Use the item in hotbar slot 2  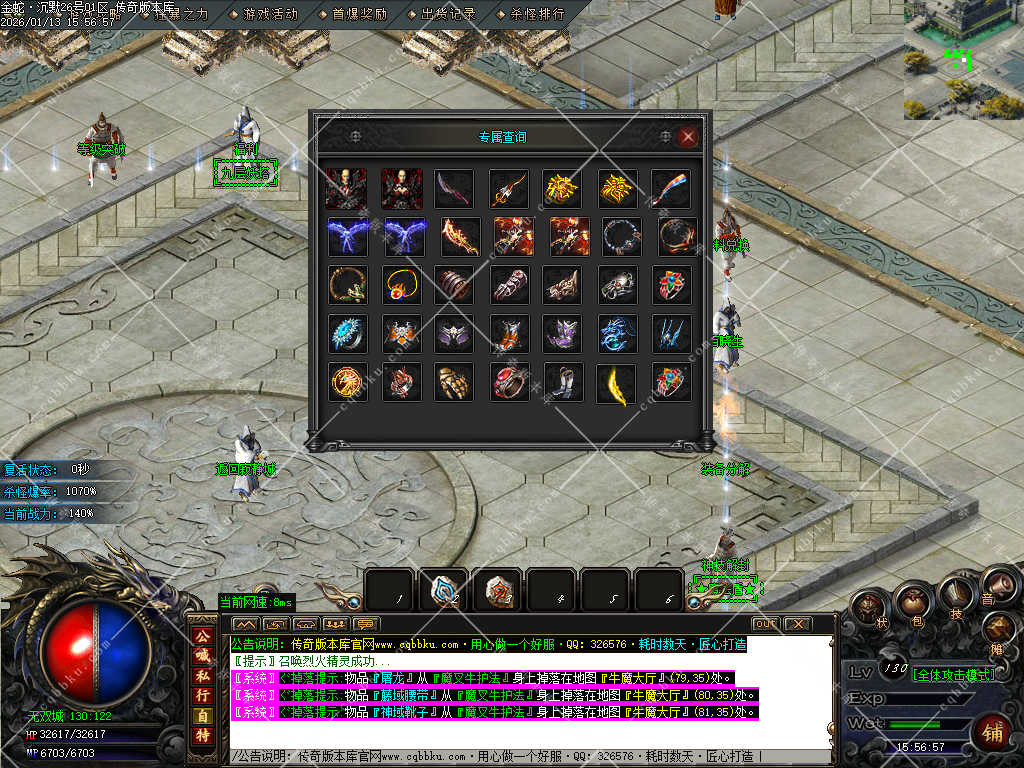click(444, 590)
